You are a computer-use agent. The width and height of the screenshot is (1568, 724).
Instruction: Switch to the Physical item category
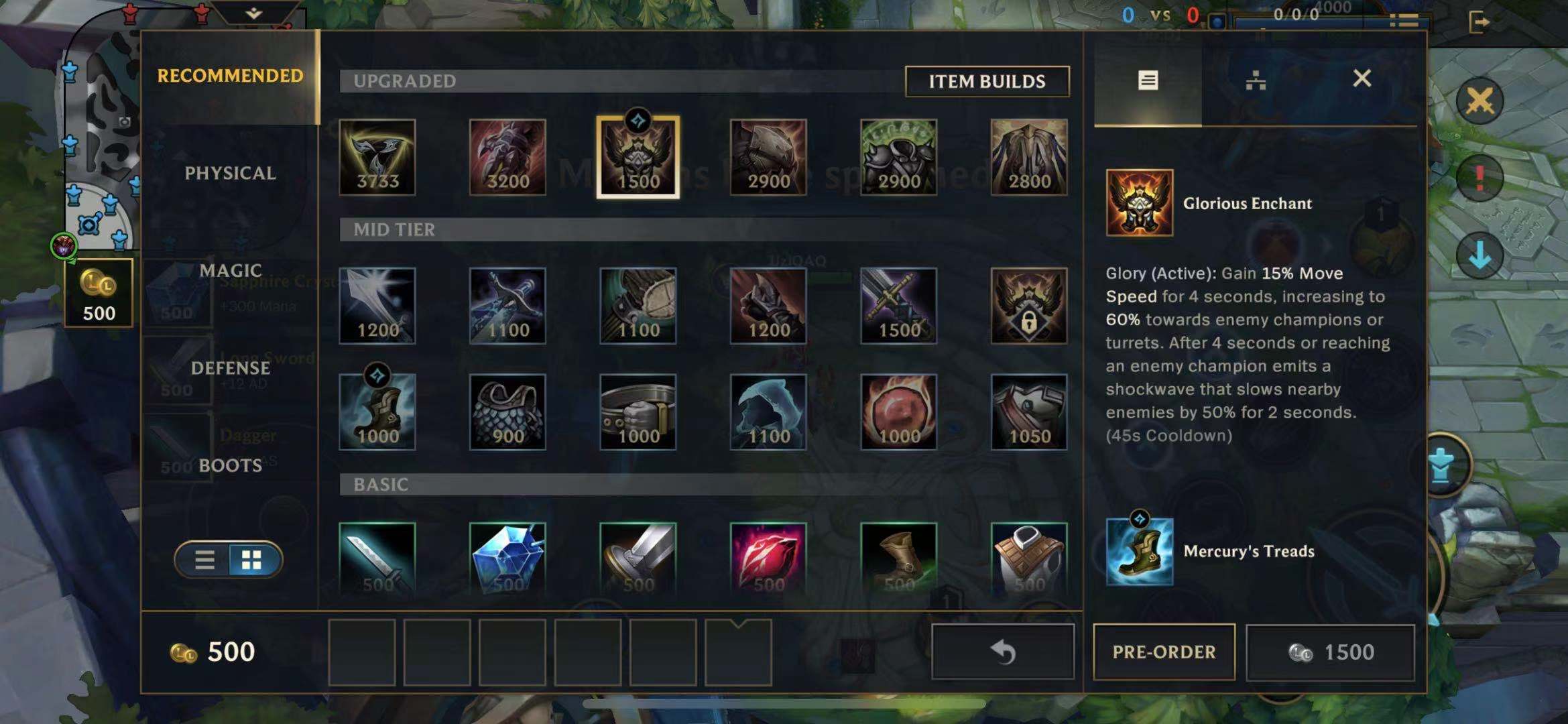pos(230,173)
